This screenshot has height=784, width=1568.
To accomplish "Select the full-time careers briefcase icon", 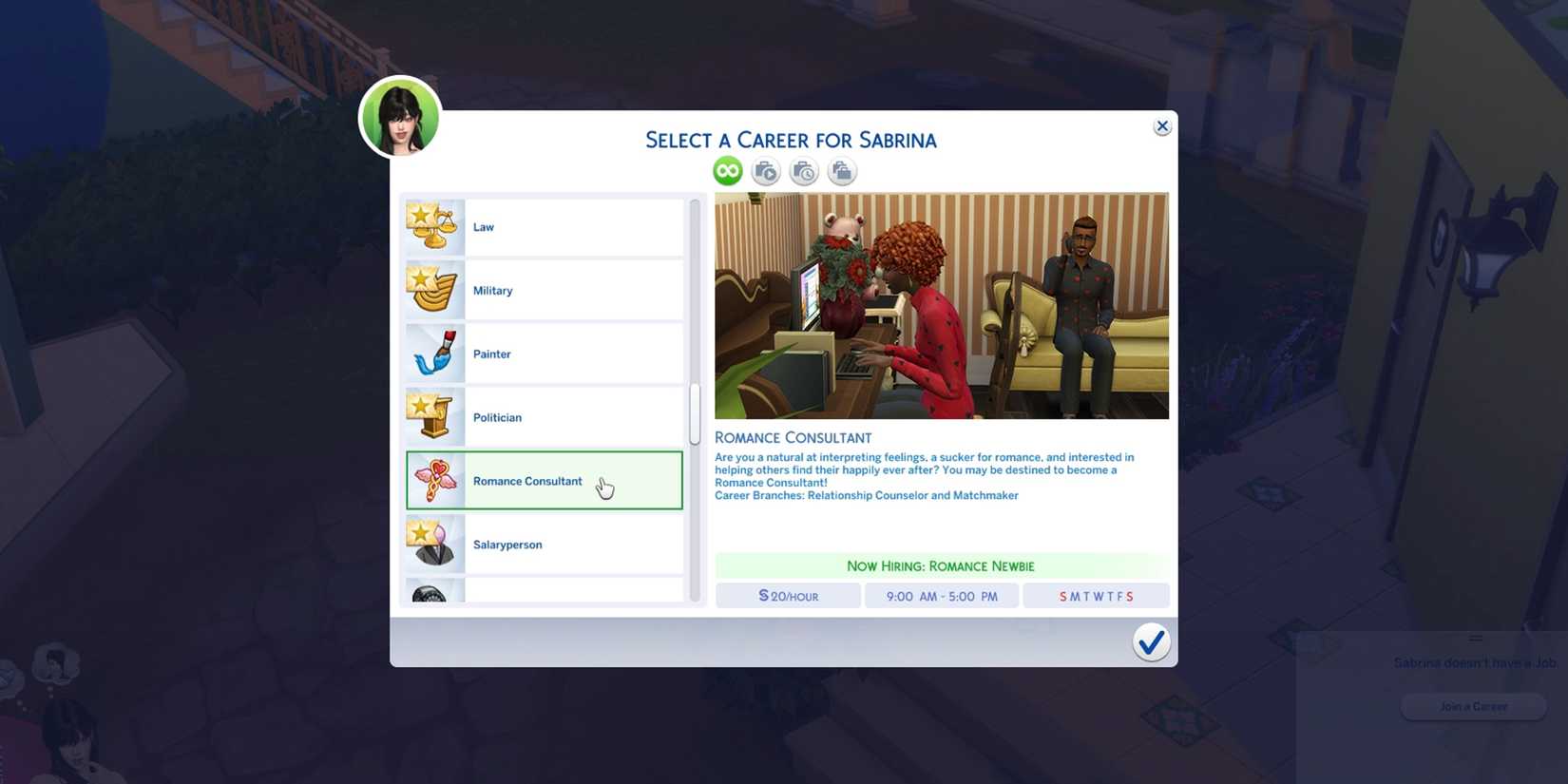I will point(765,171).
